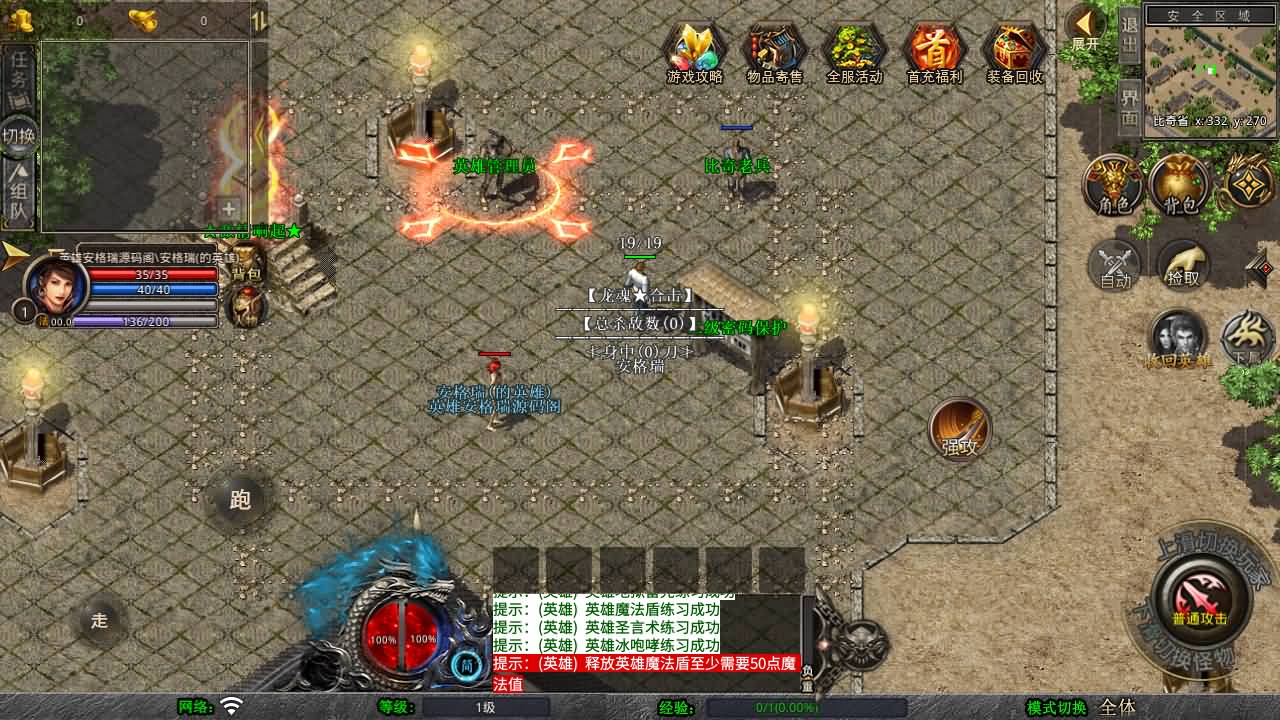Open the minimap of 比奇省
The width and height of the screenshot is (1280, 720).
click(1210, 70)
